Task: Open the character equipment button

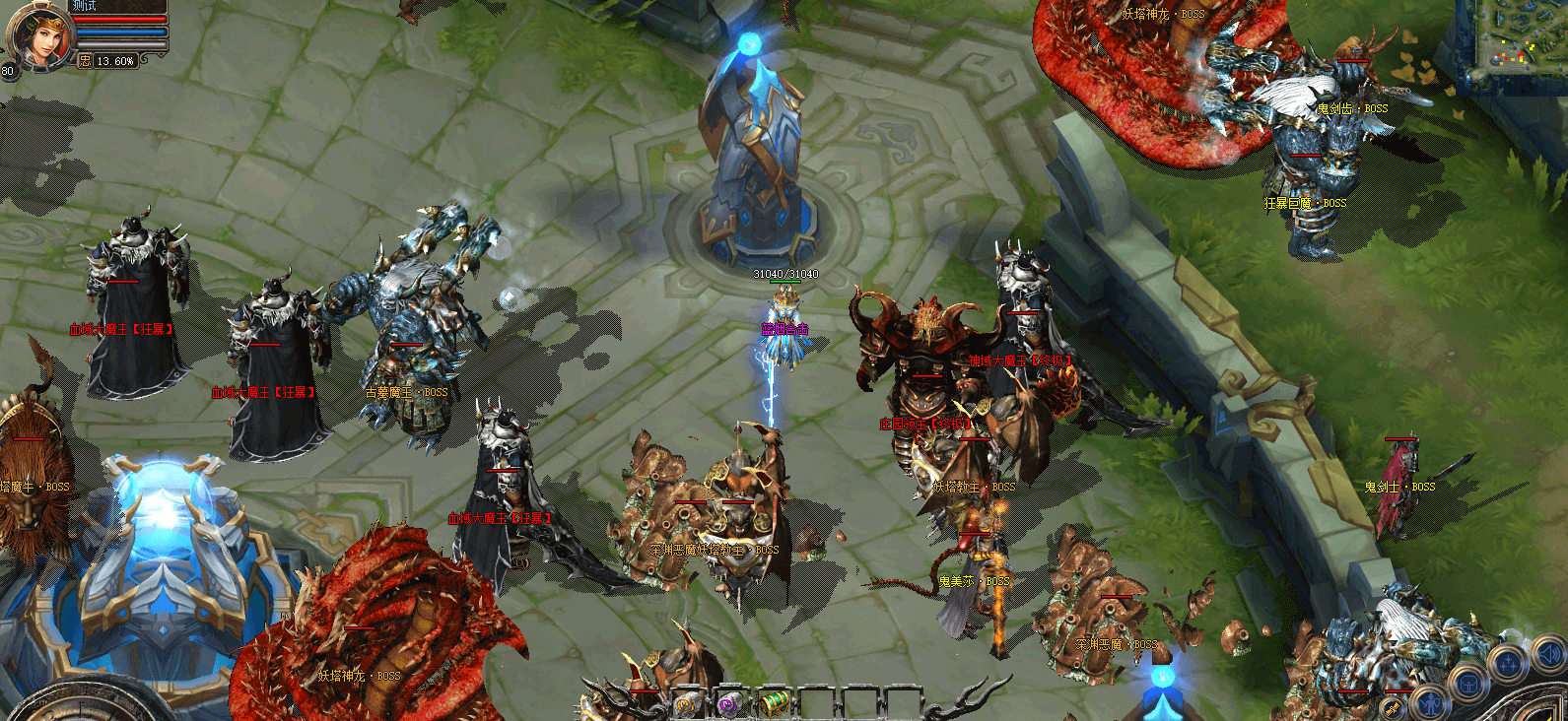Action: coord(1429,702)
